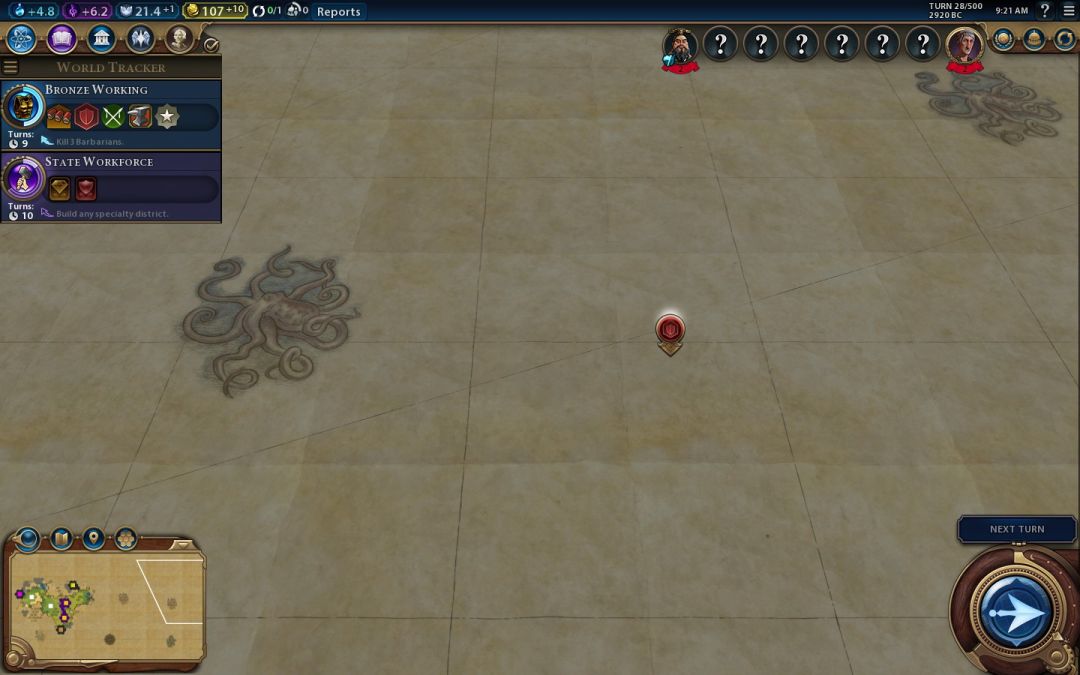Open the Civilopedia help question mark

pos(1044,11)
